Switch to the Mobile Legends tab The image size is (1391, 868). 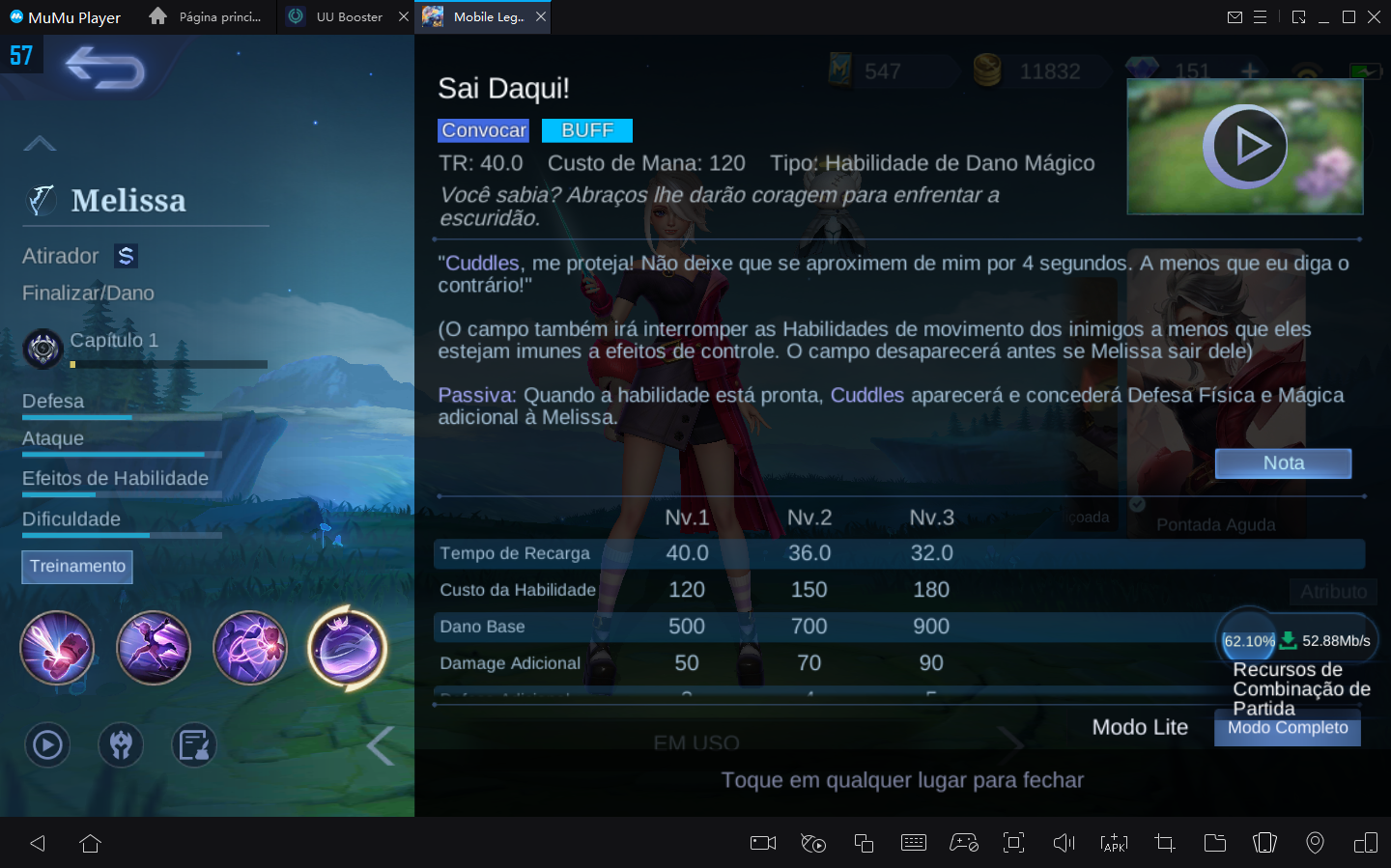coord(480,16)
